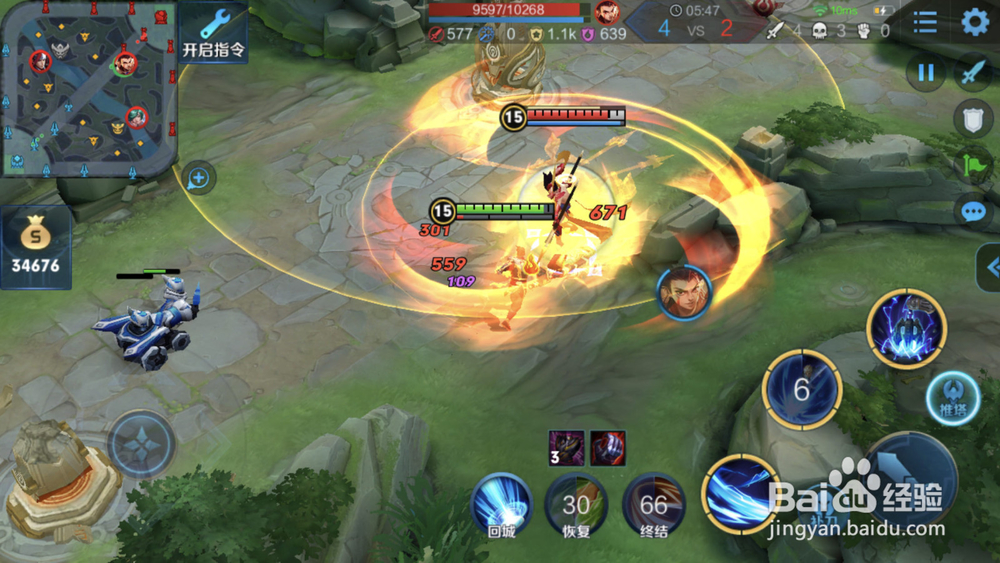This screenshot has height=563, width=1000.
Task: Click the round plus button beside the minimap
Action: tap(198, 179)
